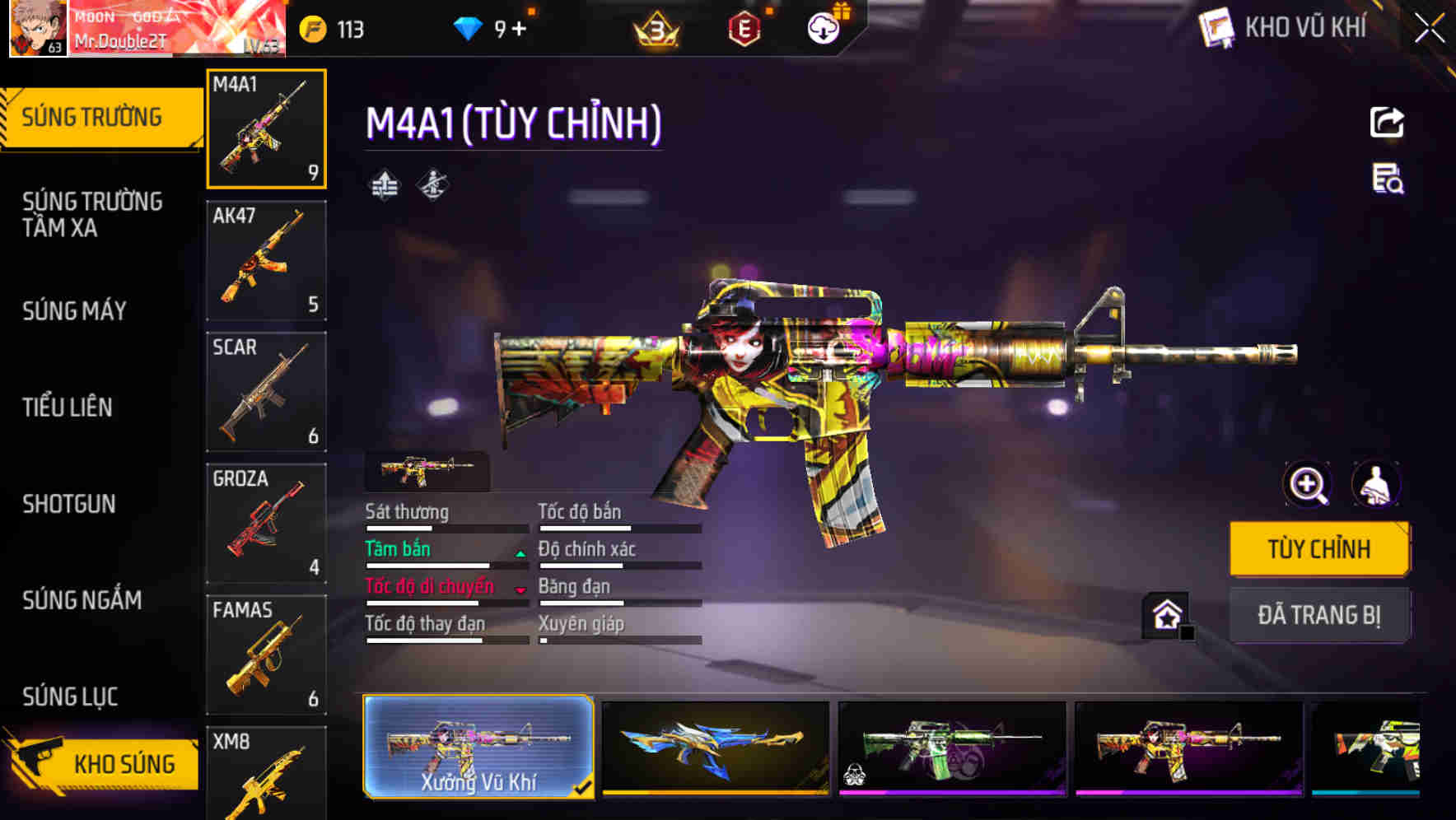This screenshot has width=1456, height=820.
Task: Select the attribute upgrade icon under M4A1 title
Action: [x=383, y=184]
